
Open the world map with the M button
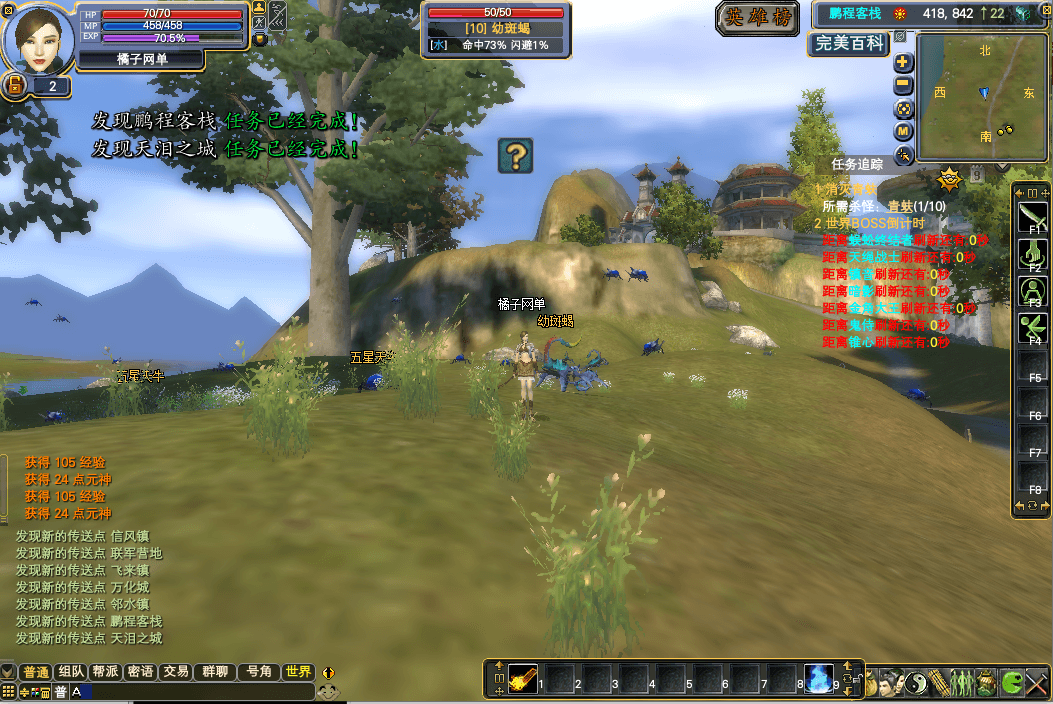point(903,131)
